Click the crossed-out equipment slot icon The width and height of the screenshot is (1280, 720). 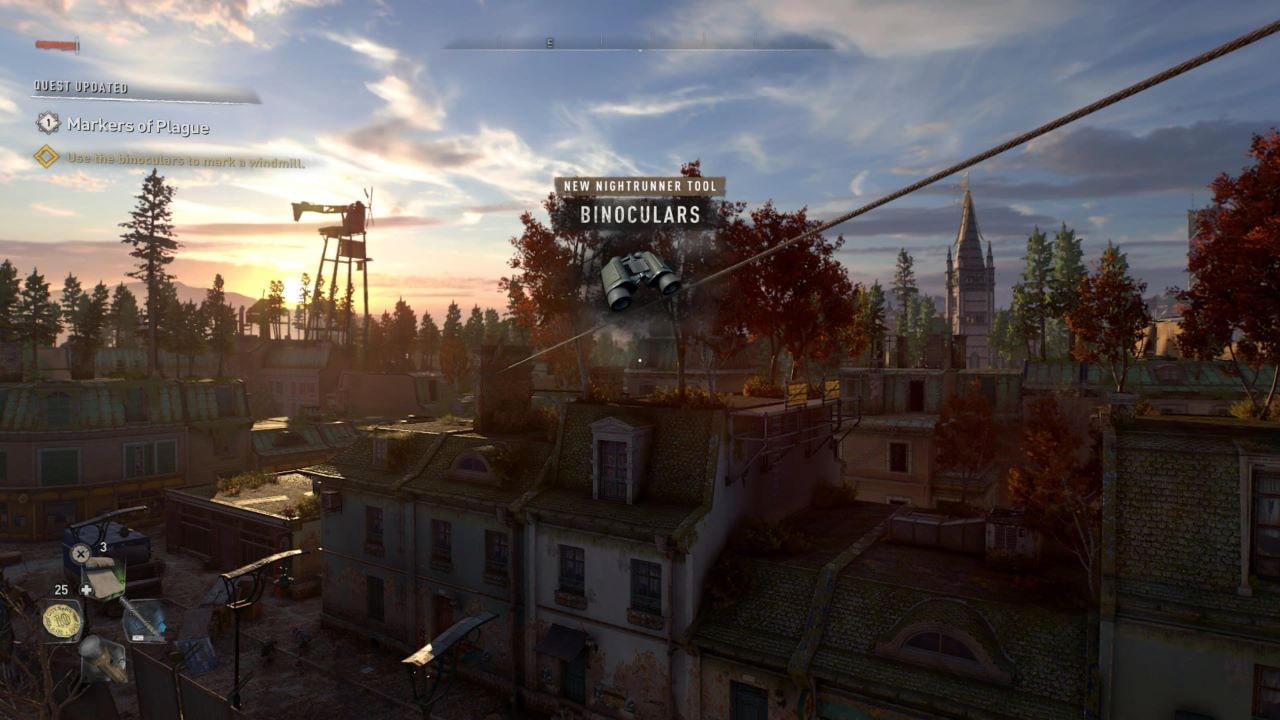(80, 553)
